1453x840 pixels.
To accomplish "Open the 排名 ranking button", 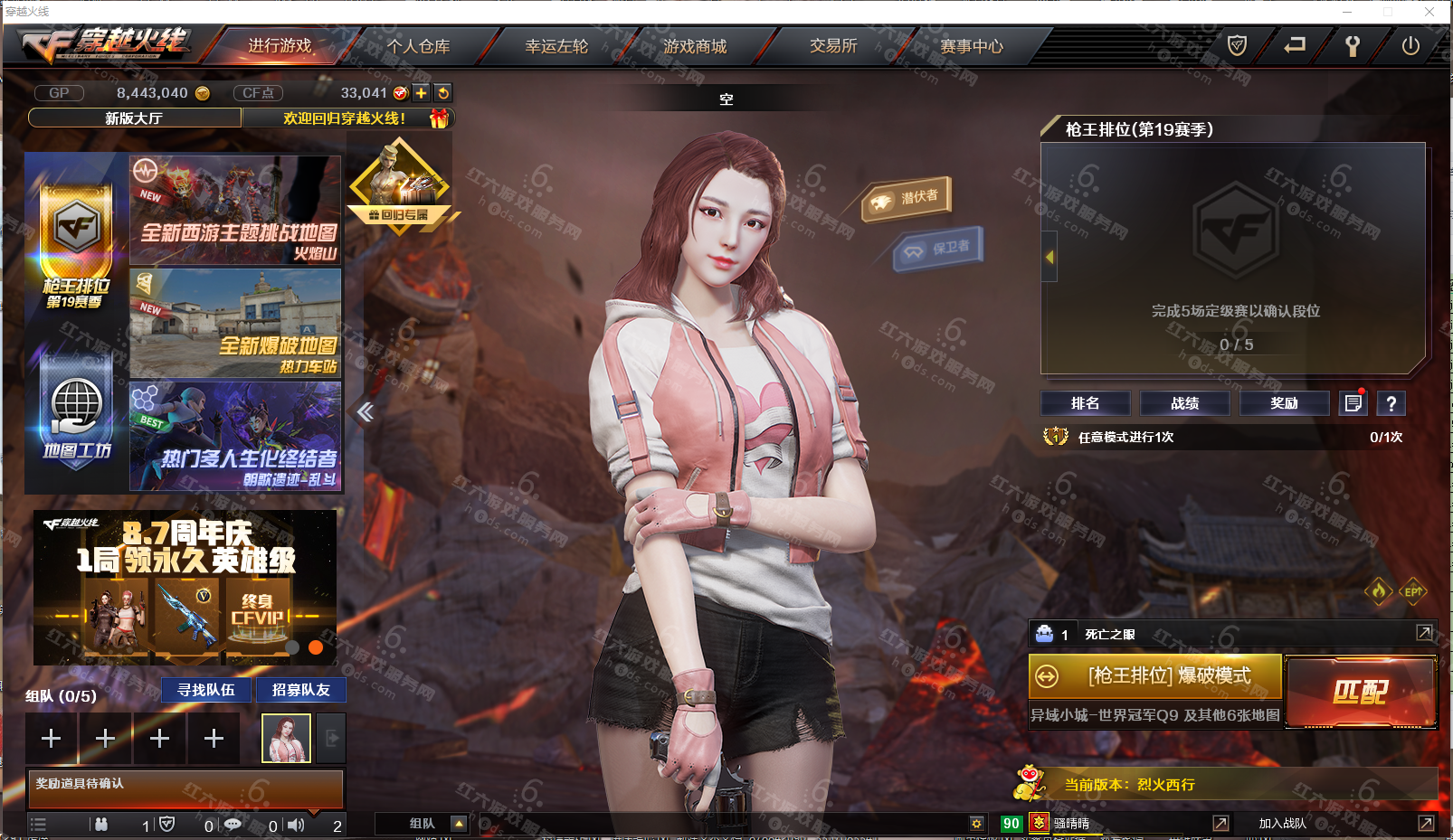I will pyautogui.click(x=1085, y=403).
